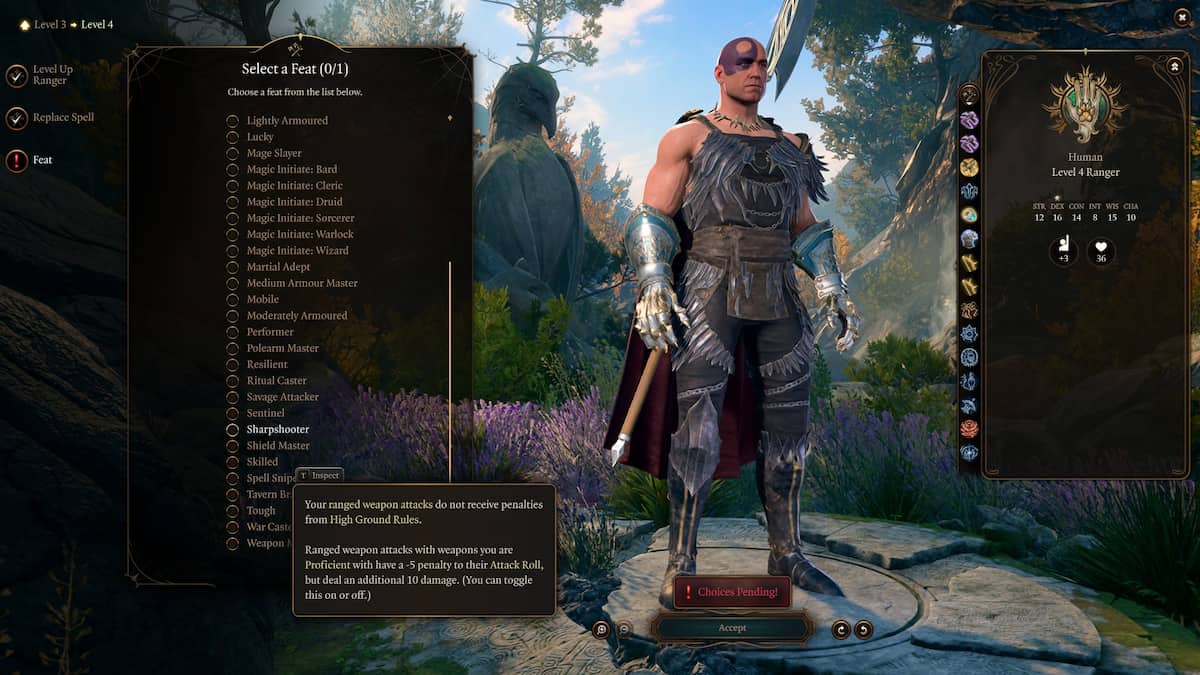
Task: Click the Choices Pending warning banner
Action: tap(731, 592)
